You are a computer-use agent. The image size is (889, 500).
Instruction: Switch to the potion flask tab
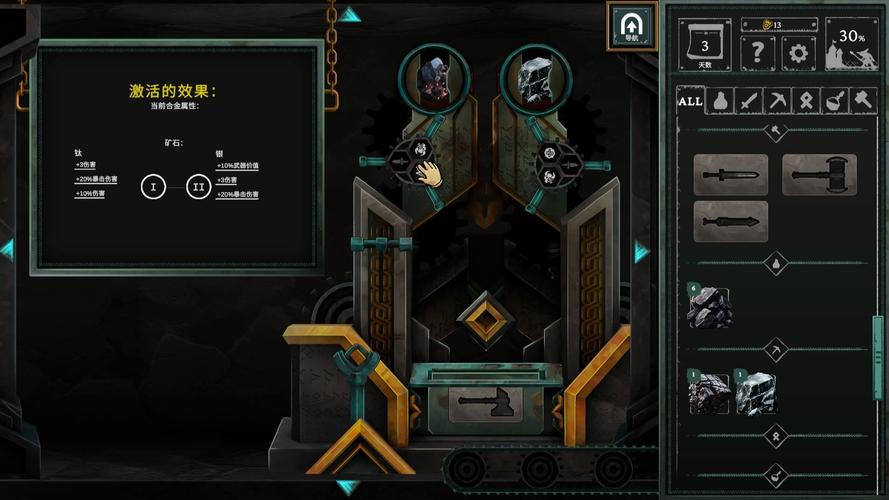(719, 101)
